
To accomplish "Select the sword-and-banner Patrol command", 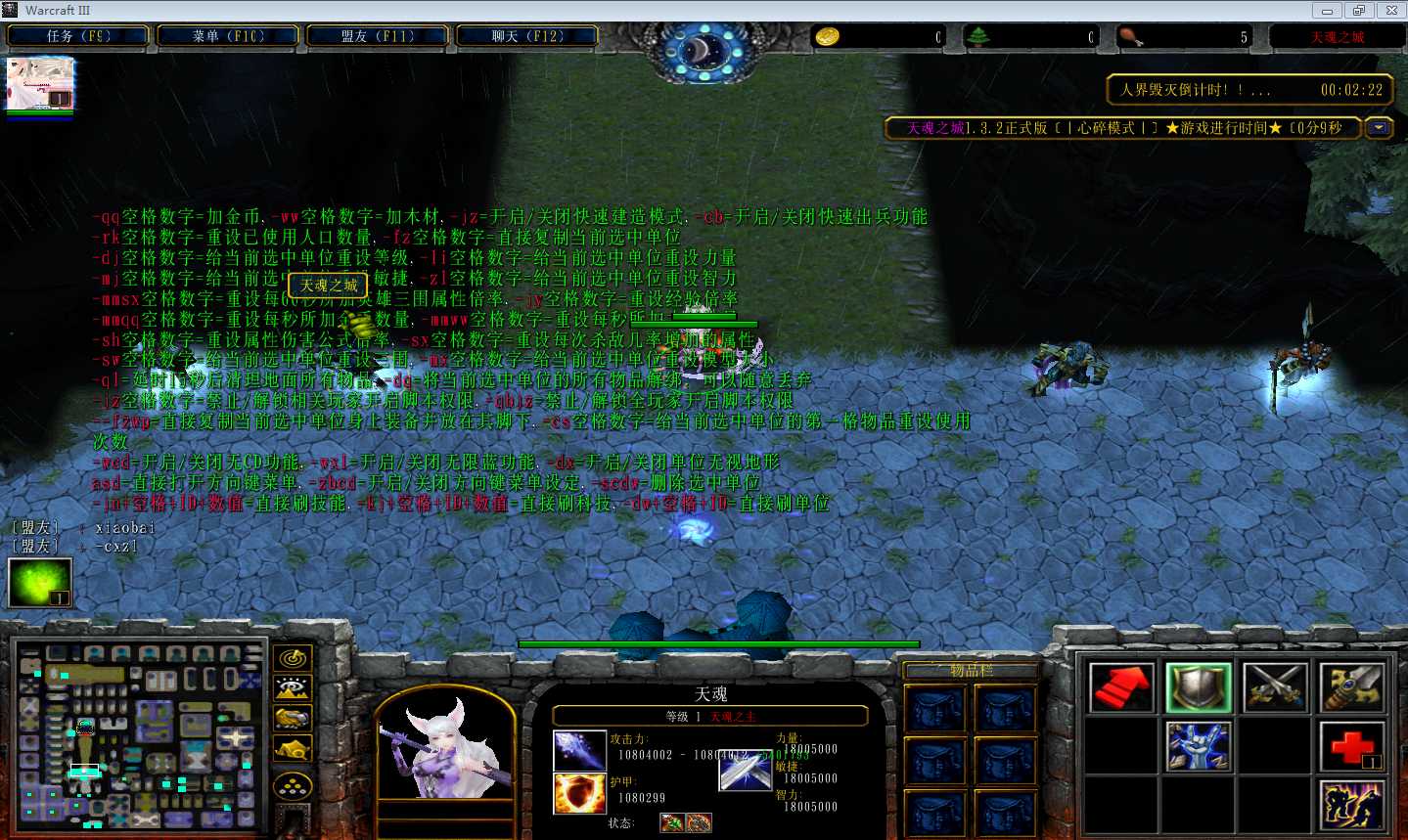I will click(1352, 687).
